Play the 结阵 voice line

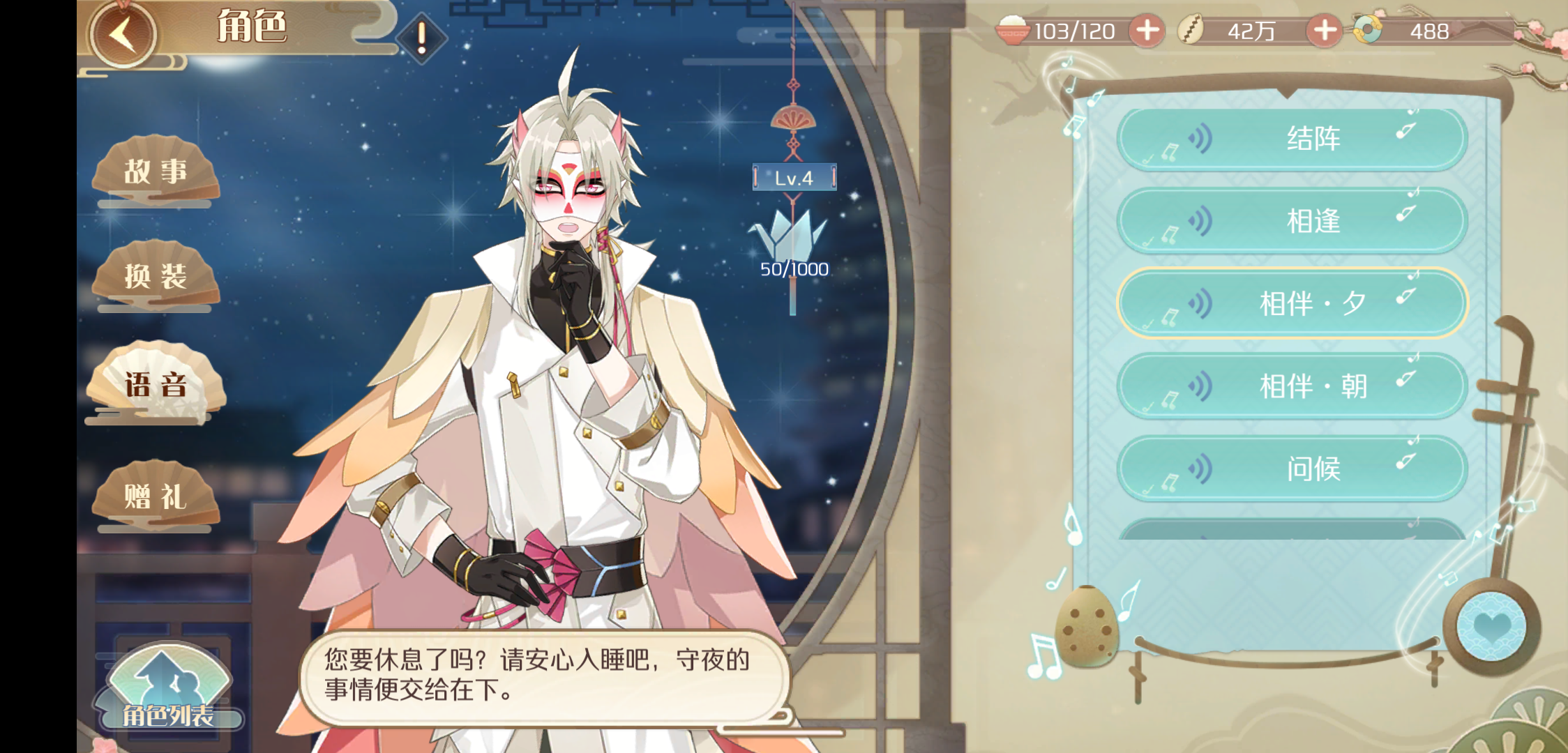(x=1292, y=139)
